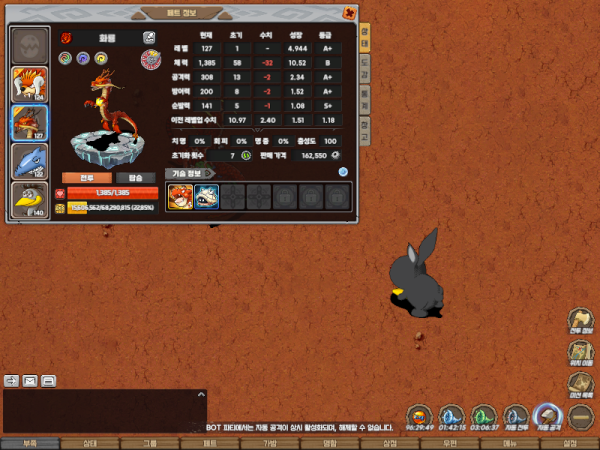Select the red beast skill icon
Image resolution: width=600 pixels, height=450 pixels.
(180, 196)
